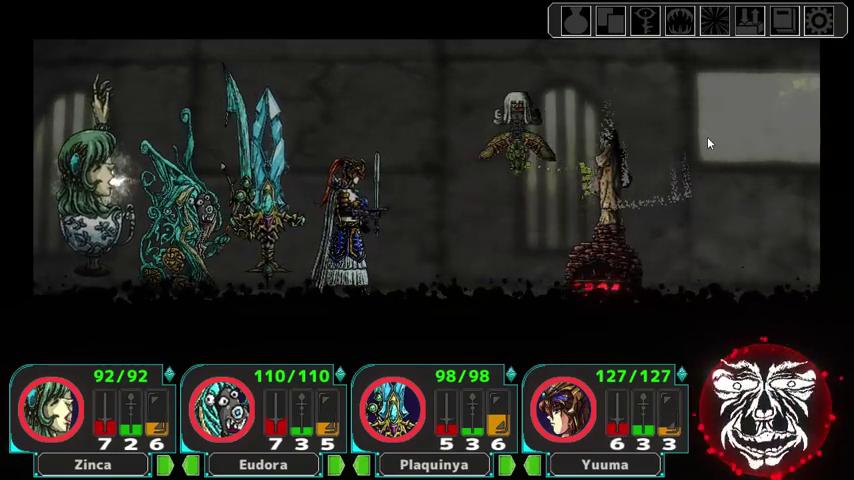
Task: Open the fanged maw icon
Action: click(x=680, y=21)
